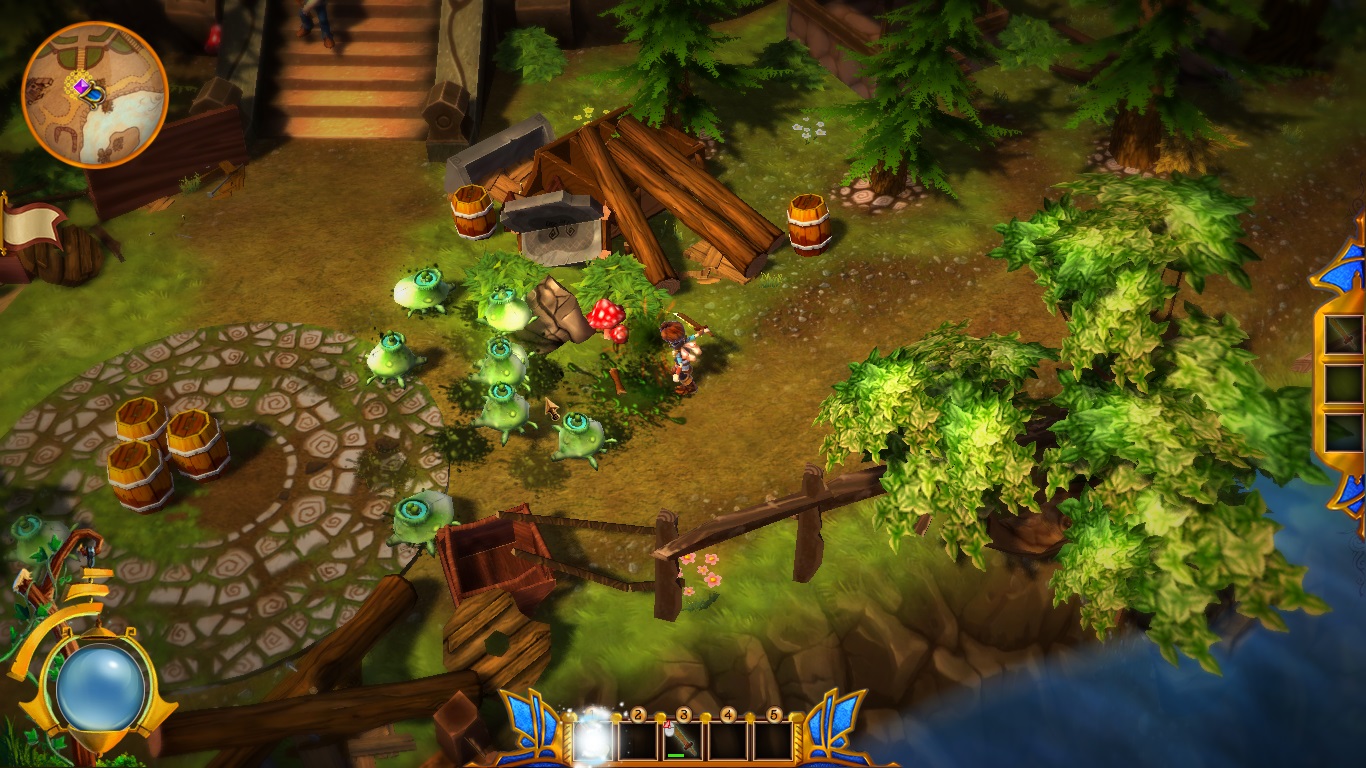Open the circular minimap
Image resolution: width=1366 pixels, height=768 pixels.
point(95,94)
